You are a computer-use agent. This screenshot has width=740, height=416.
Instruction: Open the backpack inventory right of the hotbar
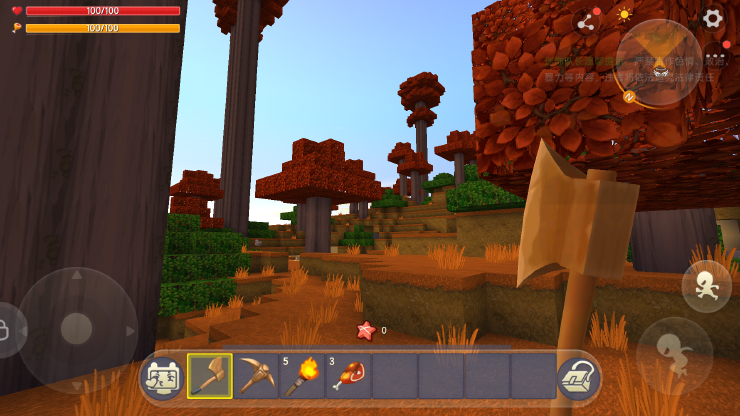(x=577, y=376)
